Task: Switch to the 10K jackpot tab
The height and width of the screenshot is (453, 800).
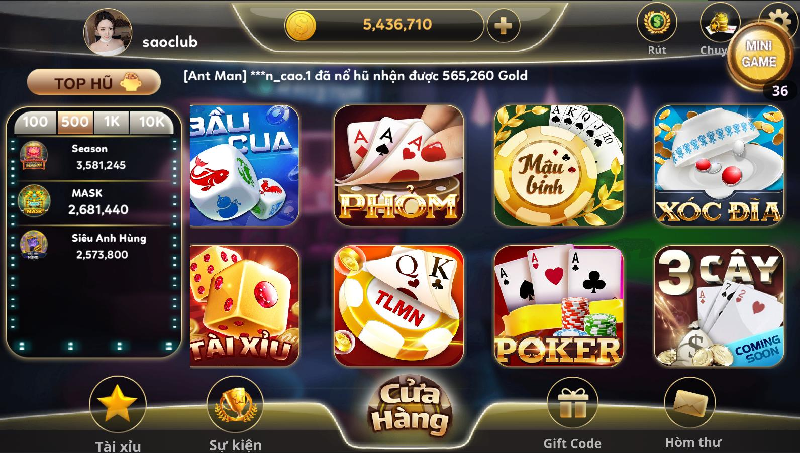Action: coord(152,122)
